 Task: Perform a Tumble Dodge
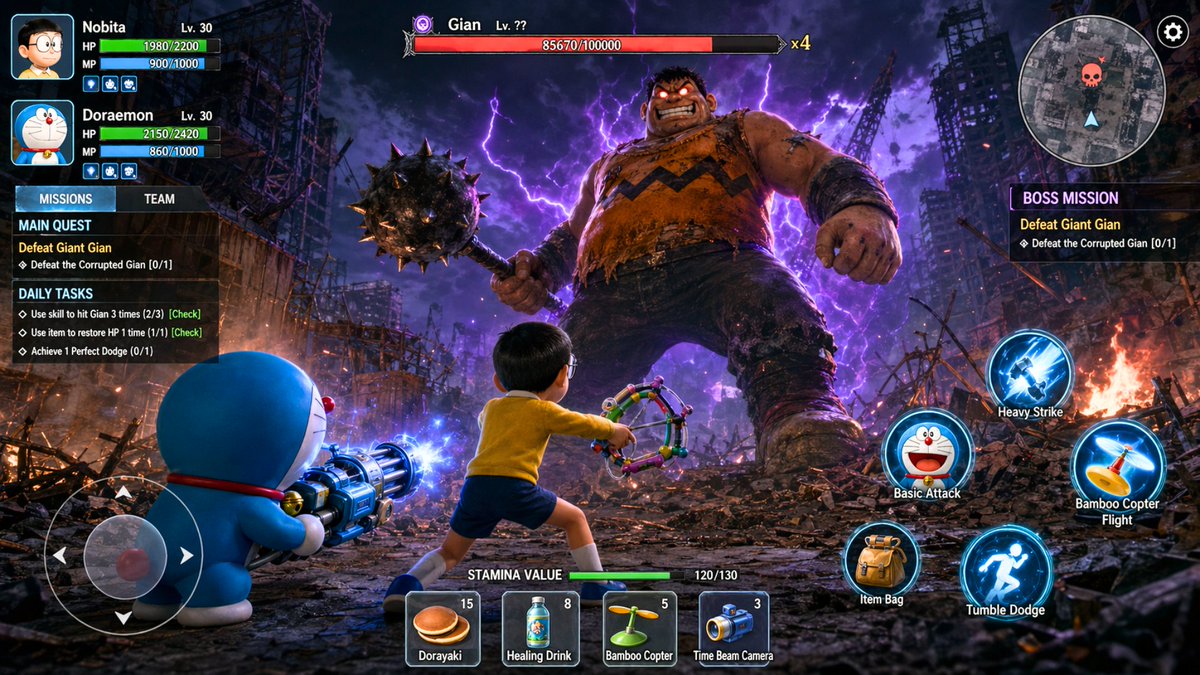(x=1005, y=572)
